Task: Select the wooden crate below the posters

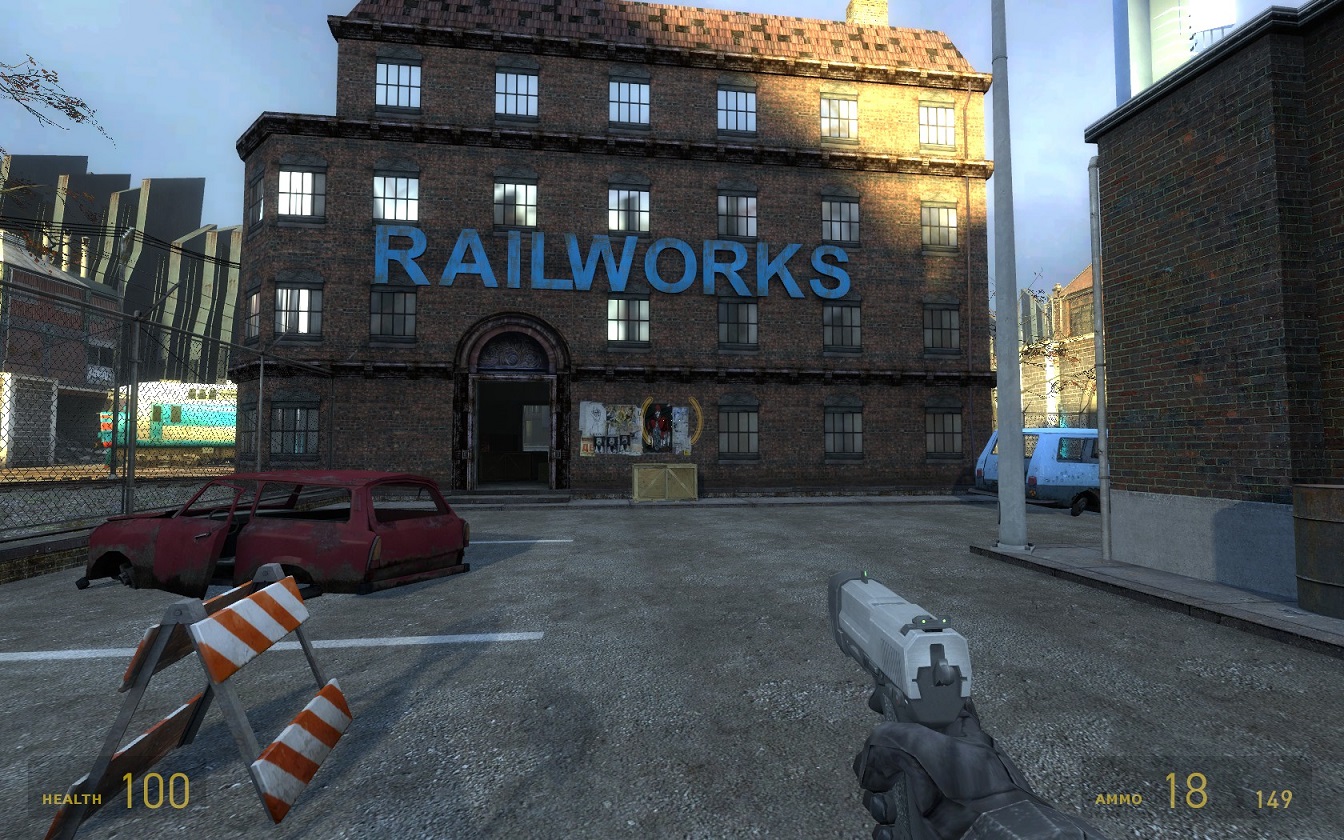Action: (x=664, y=481)
